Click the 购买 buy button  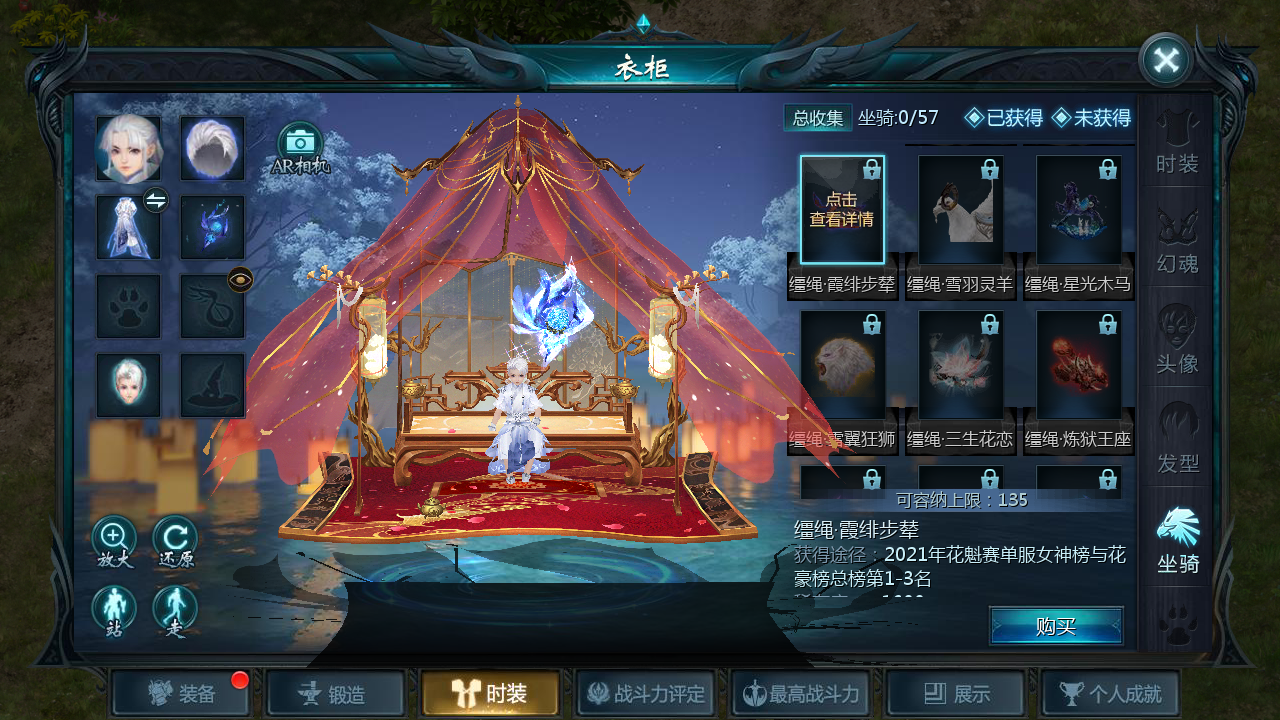point(1056,626)
